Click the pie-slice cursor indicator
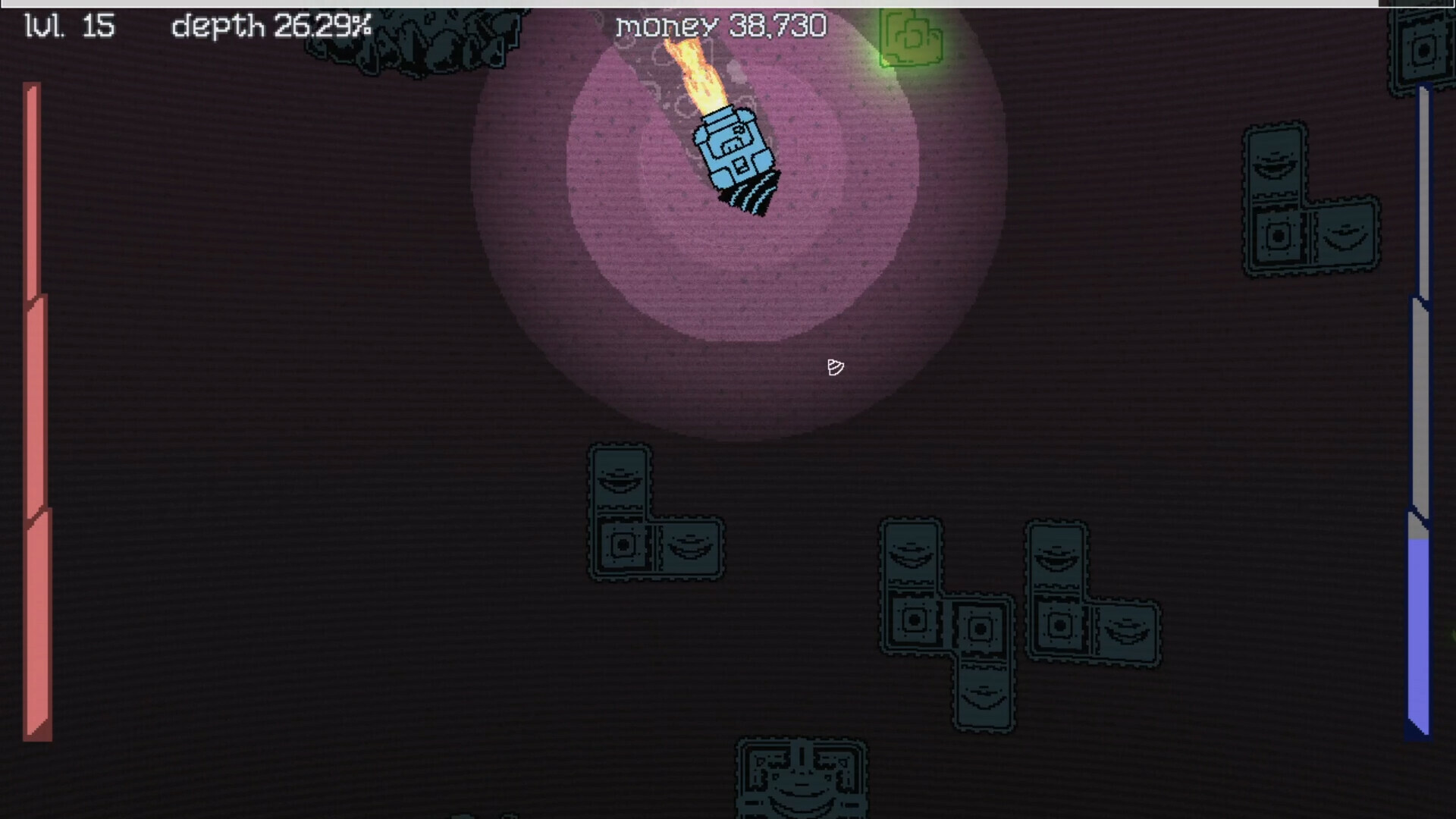 point(834,369)
